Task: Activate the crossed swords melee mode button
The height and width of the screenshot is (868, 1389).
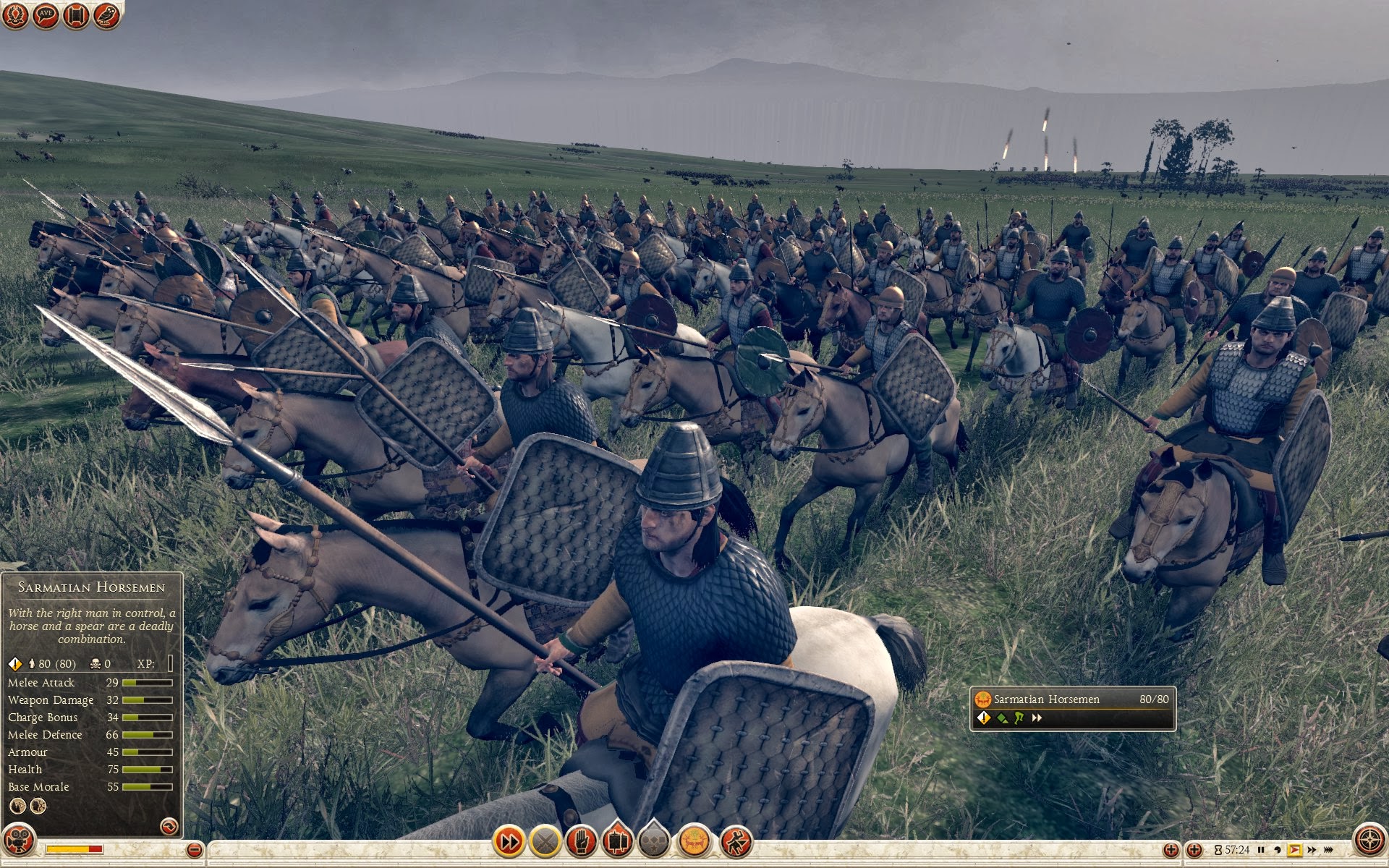Action: [x=545, y=841]
